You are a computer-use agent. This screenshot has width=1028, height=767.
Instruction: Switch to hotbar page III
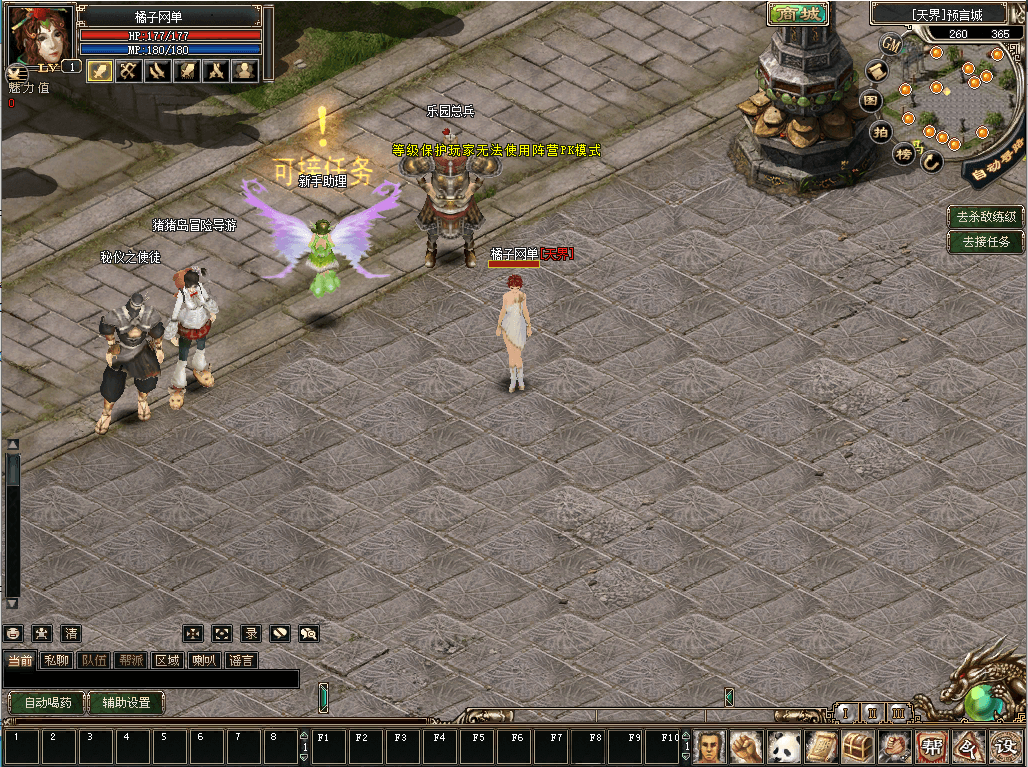(898, 713)
